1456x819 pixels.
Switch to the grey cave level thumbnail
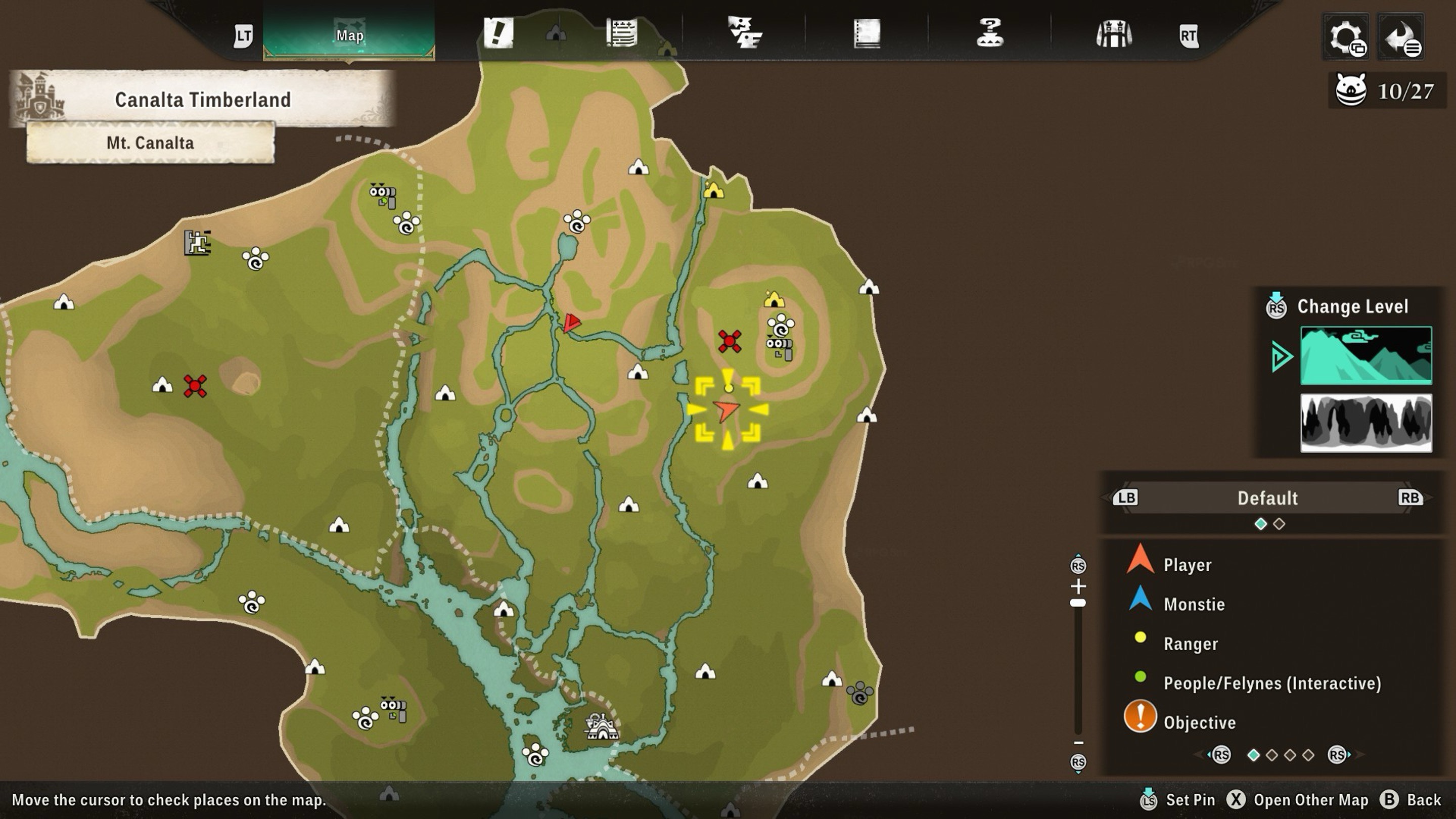tap(1366, 423)
